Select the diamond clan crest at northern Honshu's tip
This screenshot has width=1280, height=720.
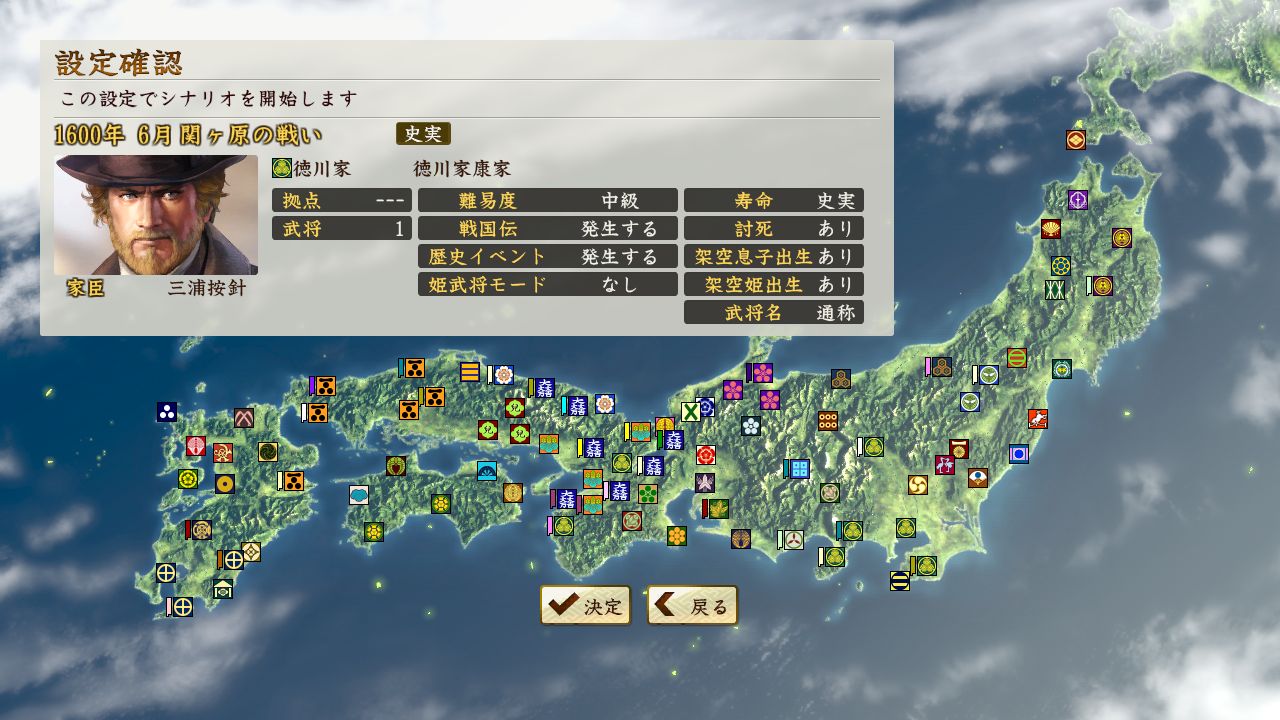click(x=1075, y=140)
